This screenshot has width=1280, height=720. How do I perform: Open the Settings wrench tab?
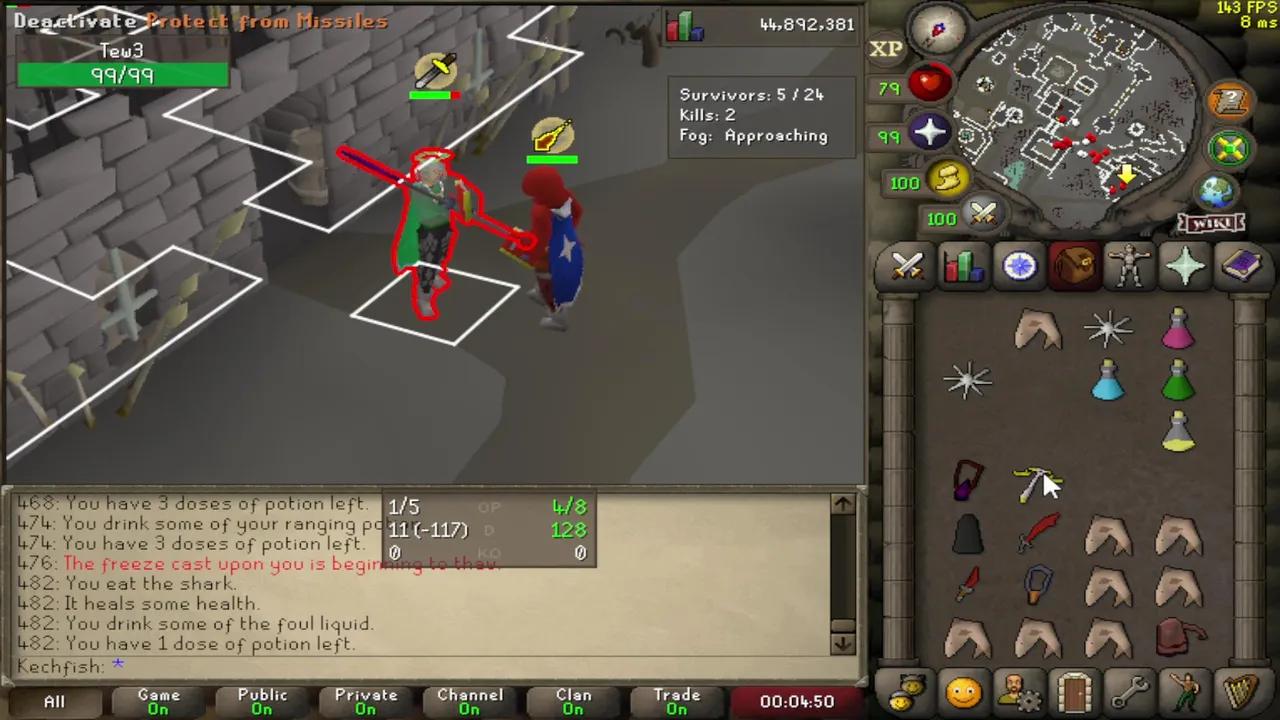pos(1130,690)
